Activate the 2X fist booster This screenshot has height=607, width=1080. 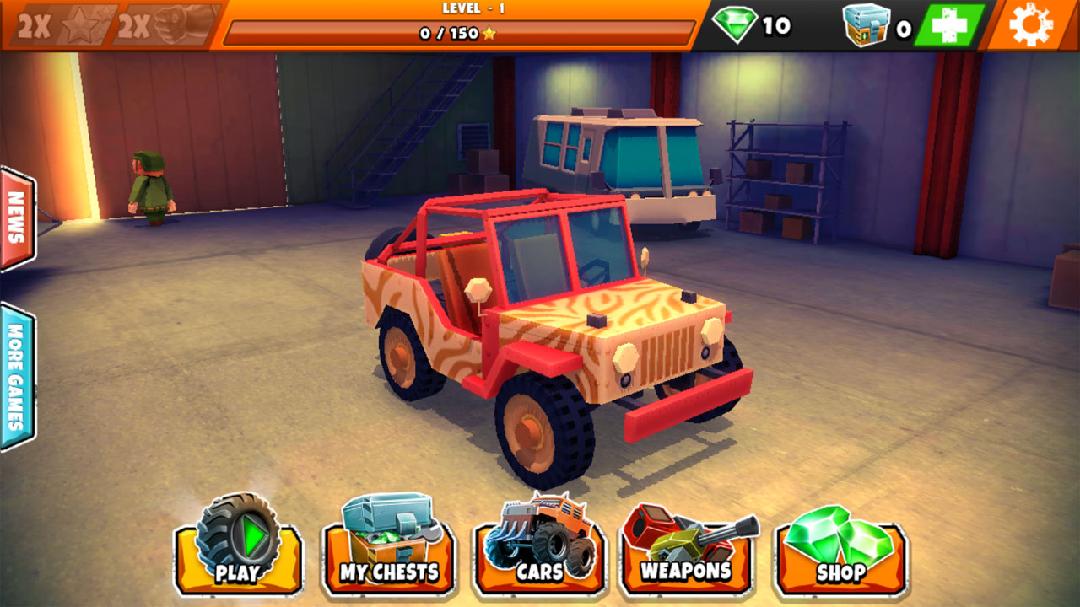(167, 25)
